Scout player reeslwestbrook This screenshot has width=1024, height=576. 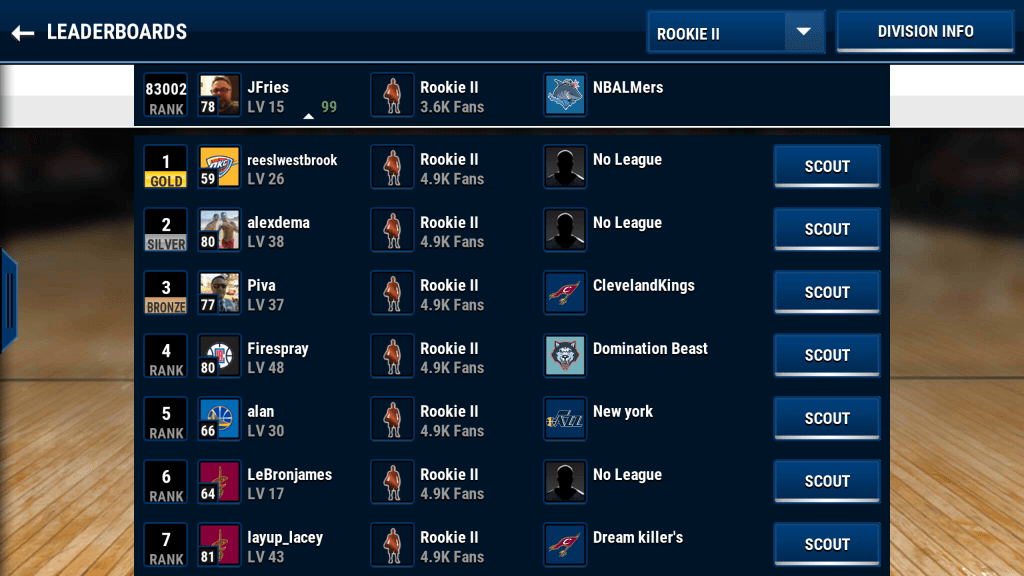point(827,167)
